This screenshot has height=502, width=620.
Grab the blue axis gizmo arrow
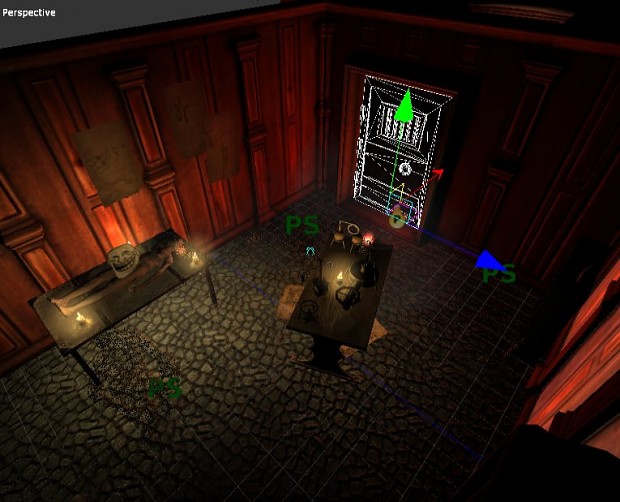(x=487, y=259)
